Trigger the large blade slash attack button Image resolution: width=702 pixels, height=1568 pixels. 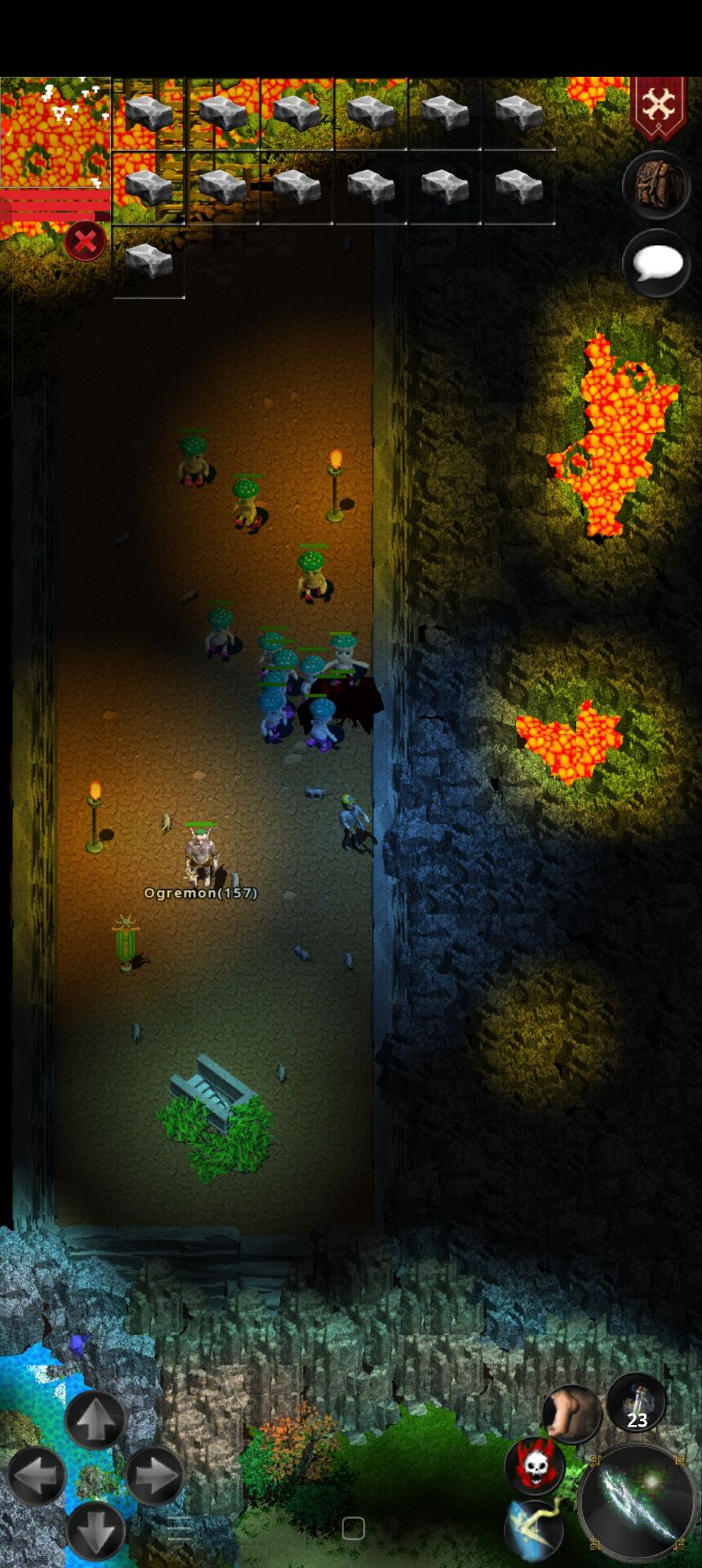pos(638,1503)
